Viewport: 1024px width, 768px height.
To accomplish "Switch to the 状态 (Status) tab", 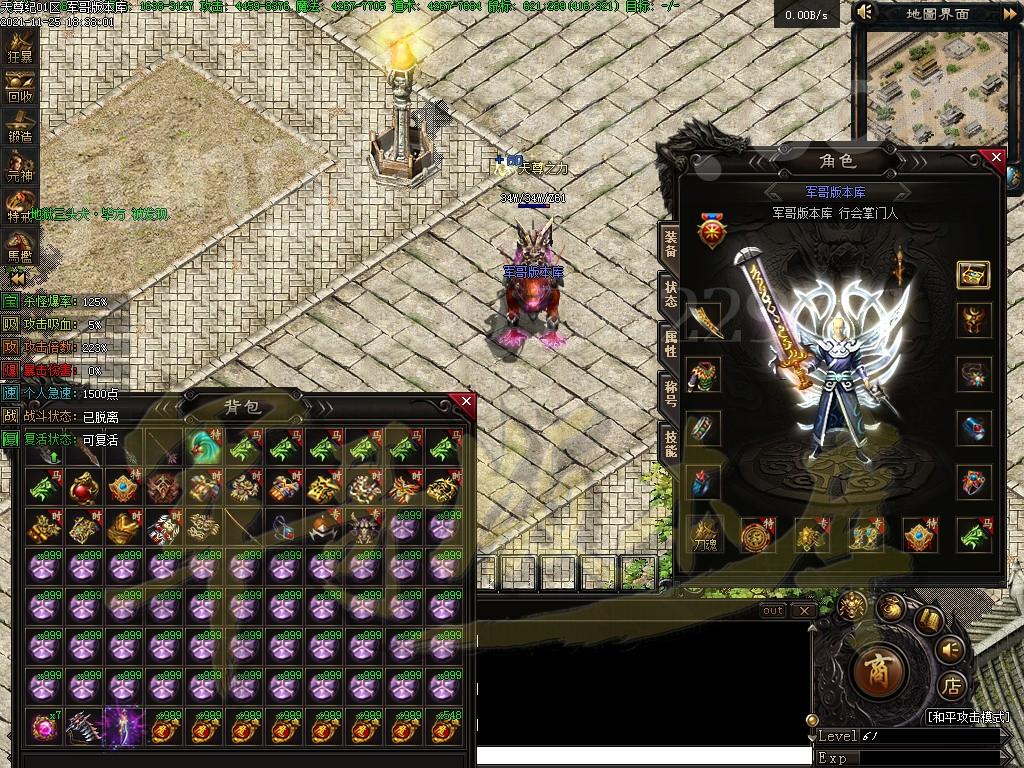I will [670, 293].
